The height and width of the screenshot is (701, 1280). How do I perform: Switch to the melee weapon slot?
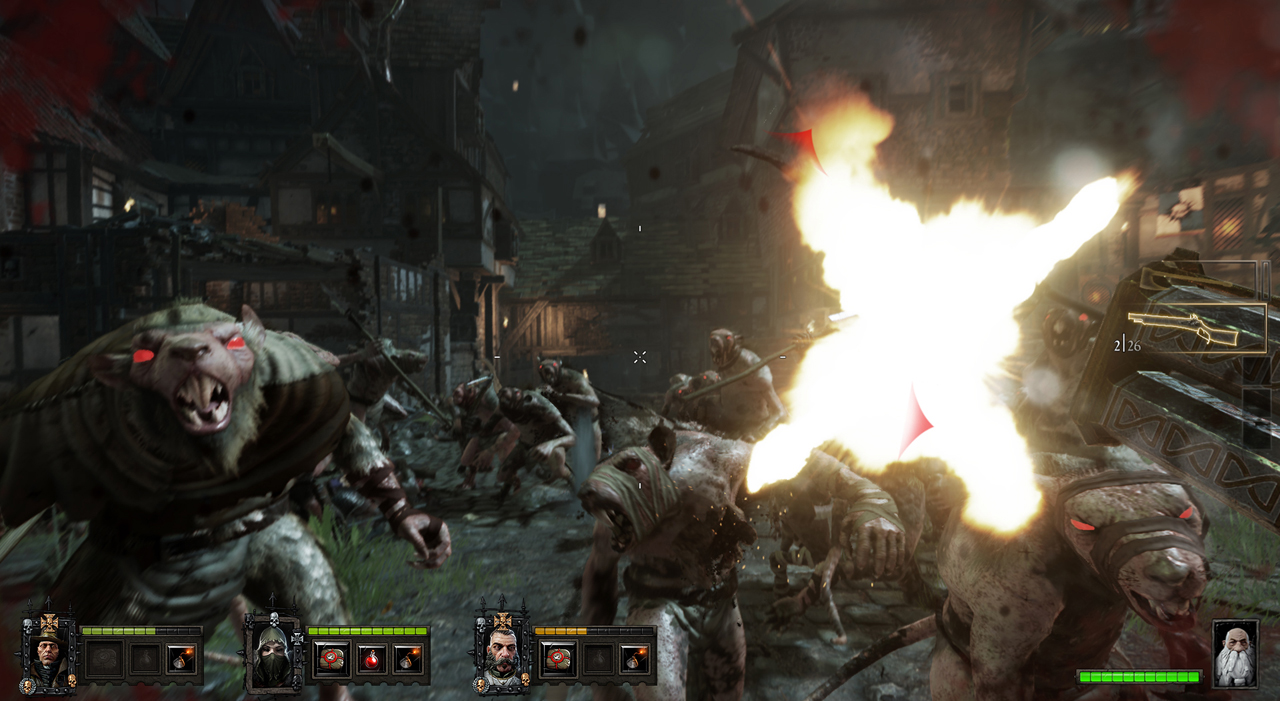click(1200, 278)
